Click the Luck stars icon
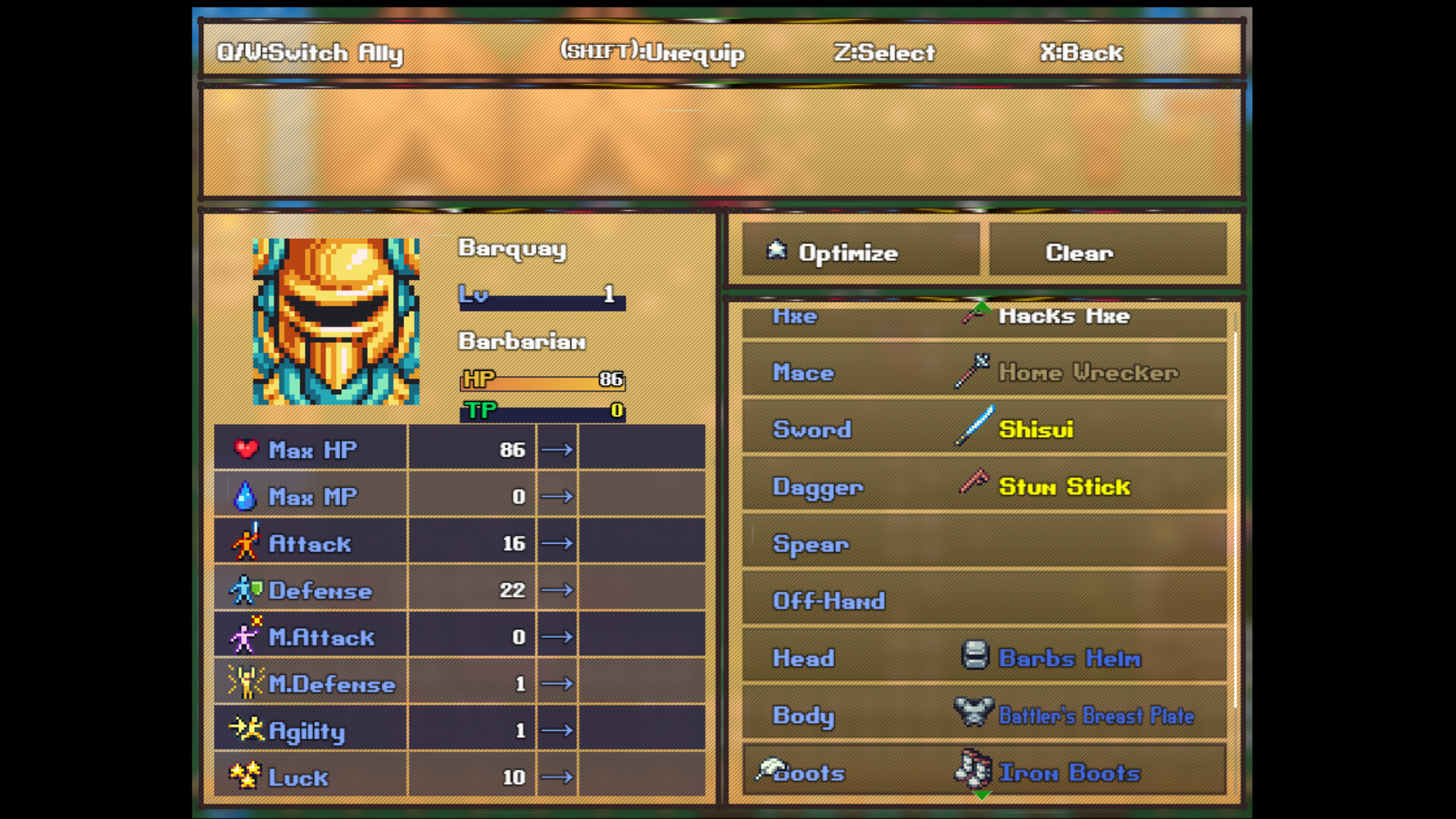 point(244,774)
